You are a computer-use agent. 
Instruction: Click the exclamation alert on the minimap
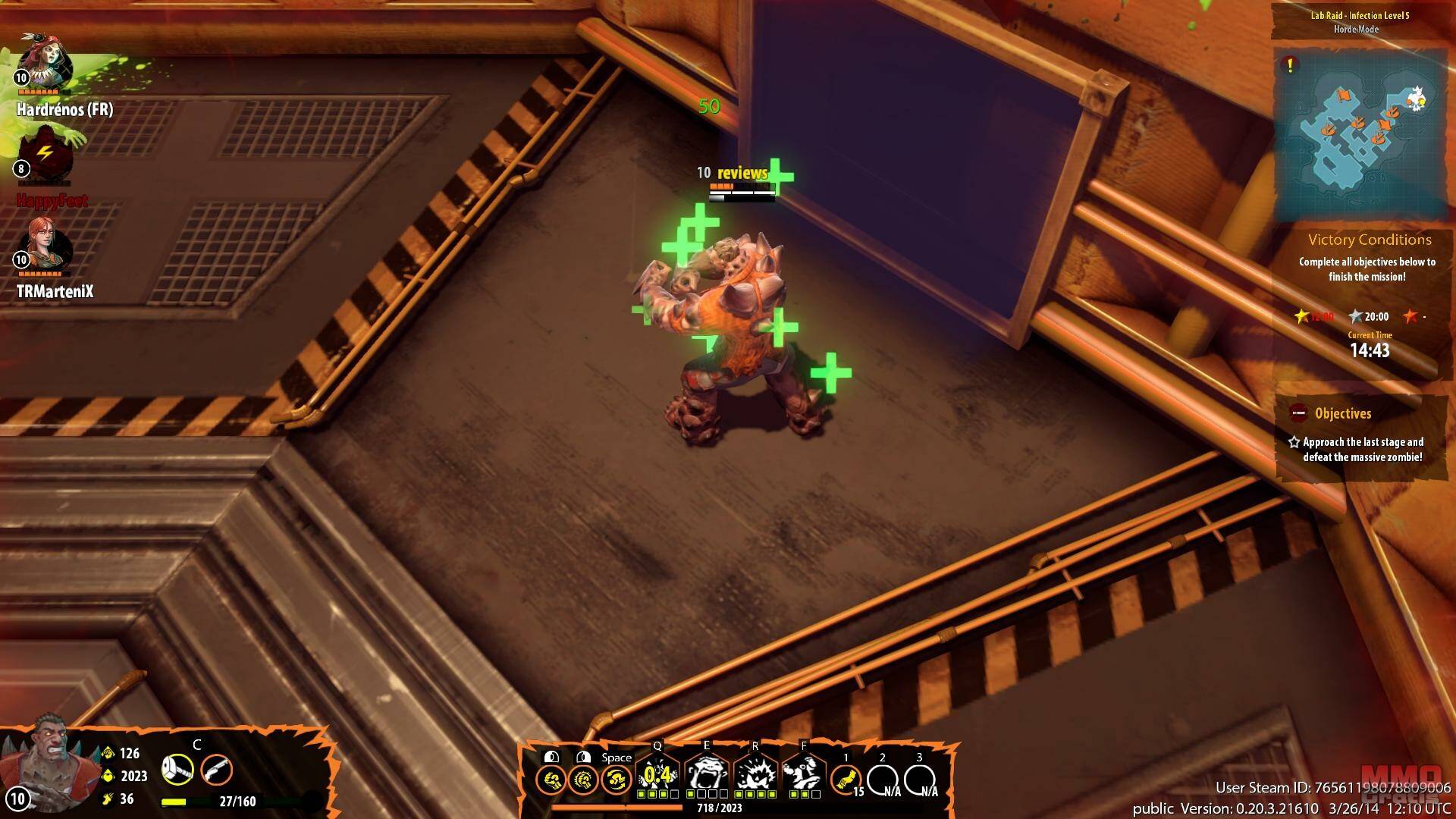[x=1290, y=65]
